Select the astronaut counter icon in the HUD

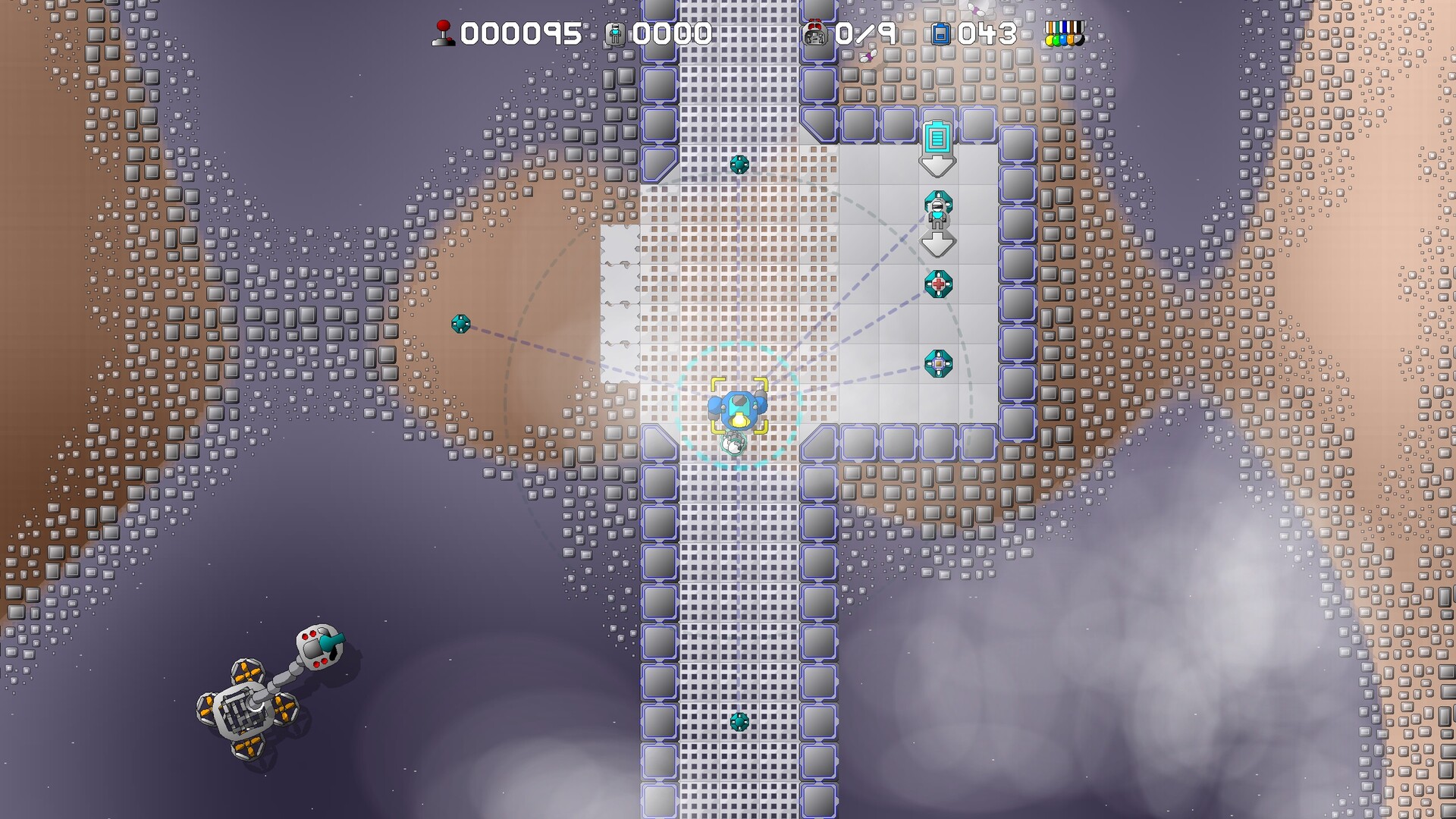(x=616, y=33)
